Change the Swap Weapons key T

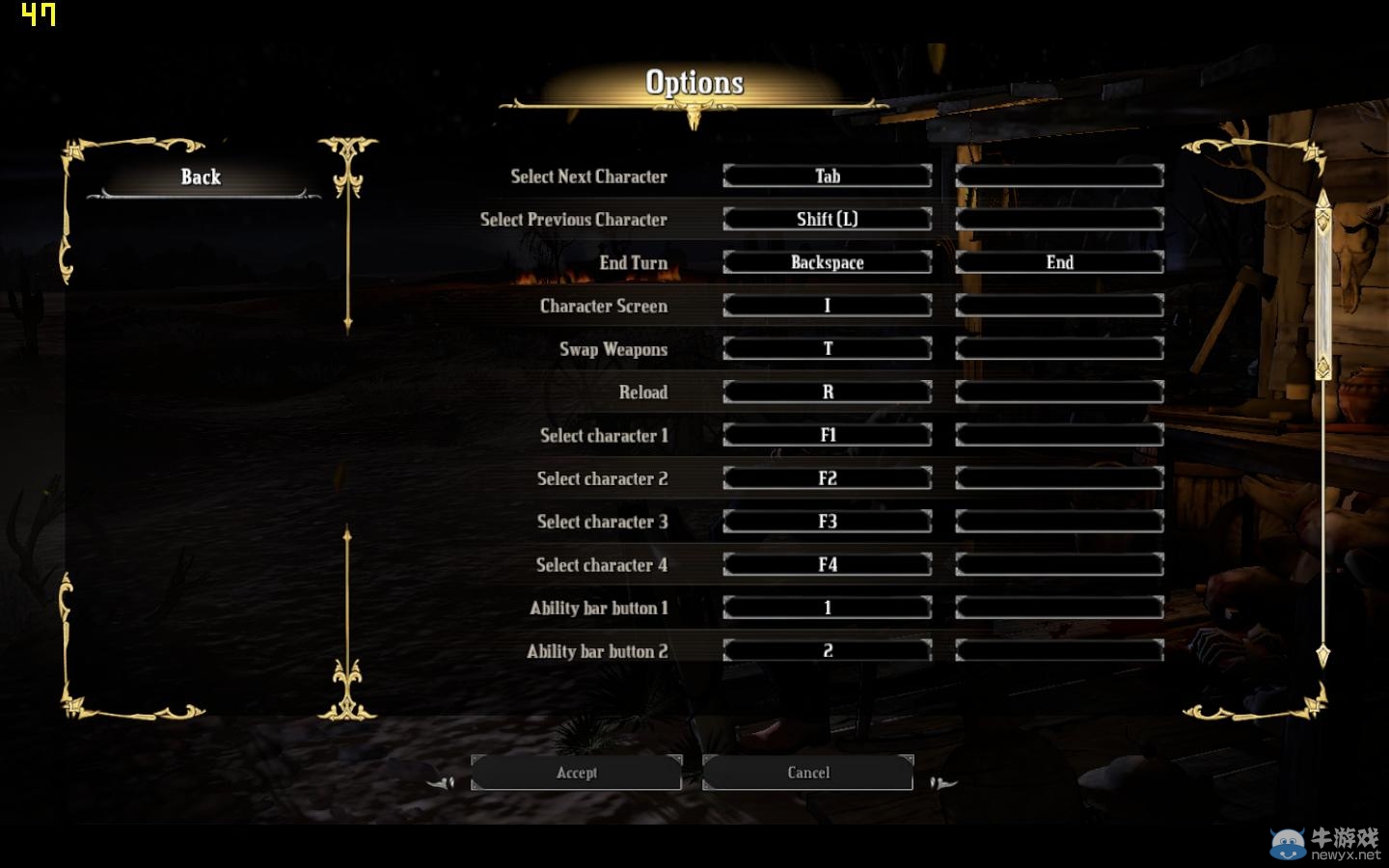coord(827,349)
